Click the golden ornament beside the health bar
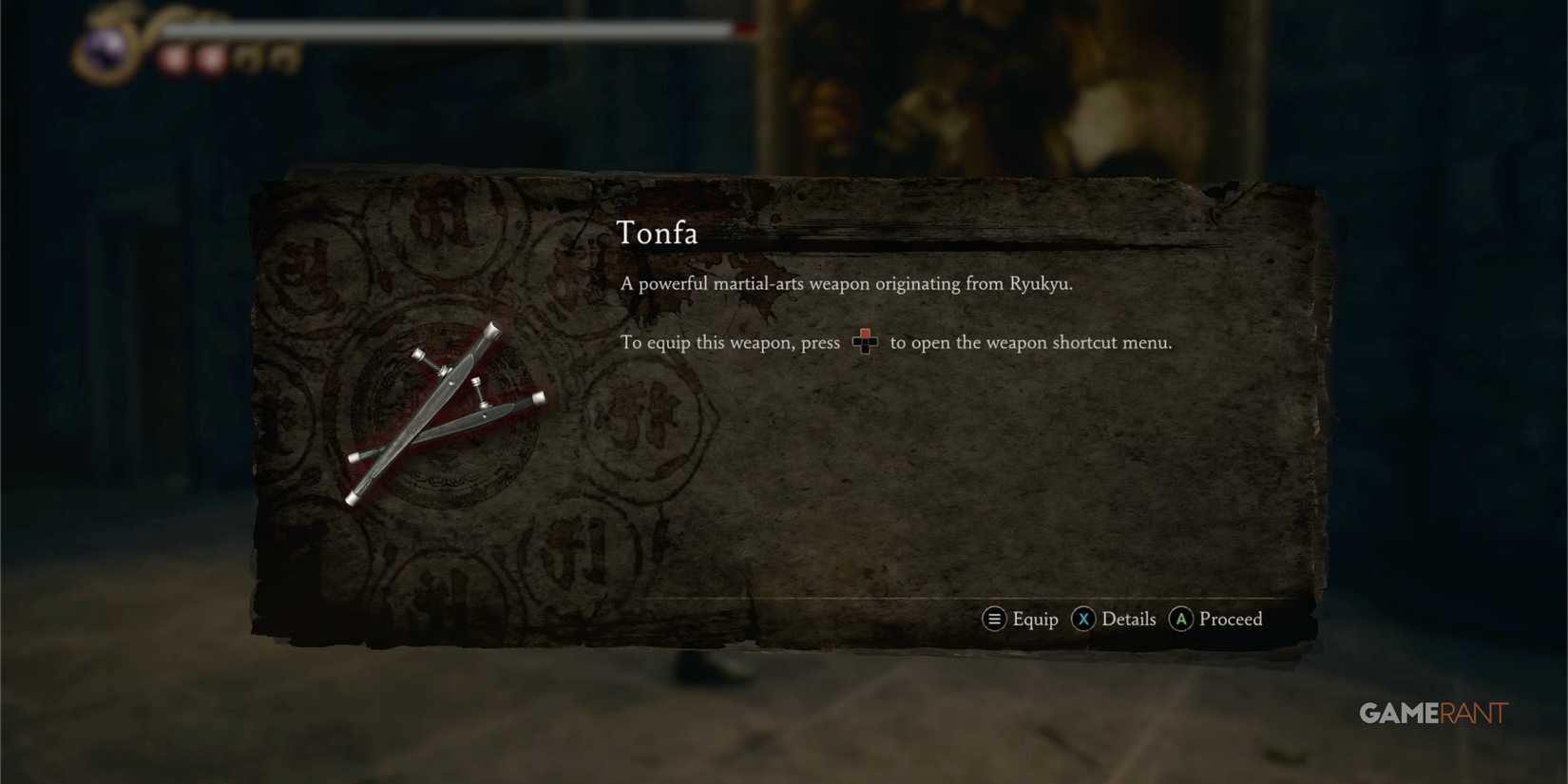1568x784 pixels. 138,24
